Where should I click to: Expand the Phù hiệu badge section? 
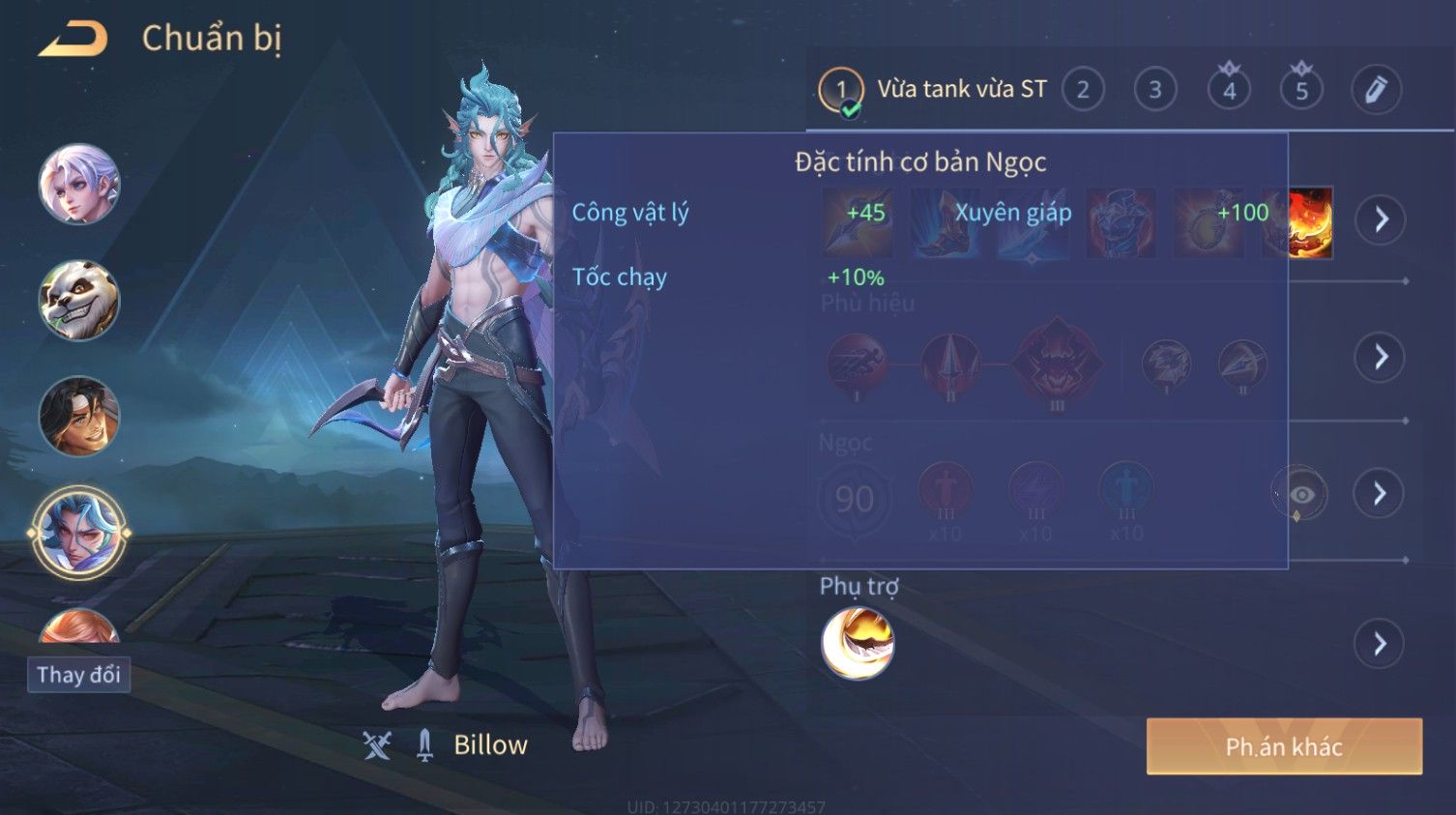(x=1381, y=357)
